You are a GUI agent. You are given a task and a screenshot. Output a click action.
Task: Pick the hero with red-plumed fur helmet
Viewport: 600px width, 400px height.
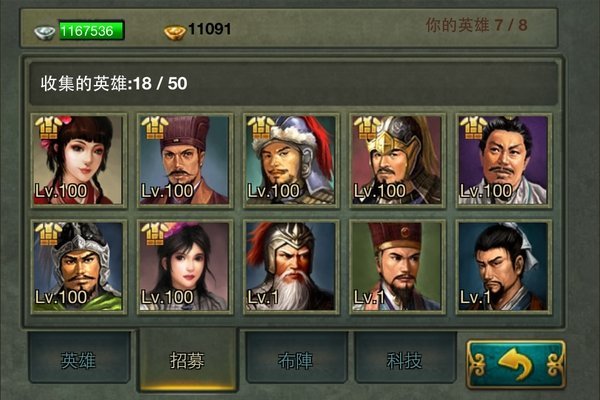[x=290, y=160]
